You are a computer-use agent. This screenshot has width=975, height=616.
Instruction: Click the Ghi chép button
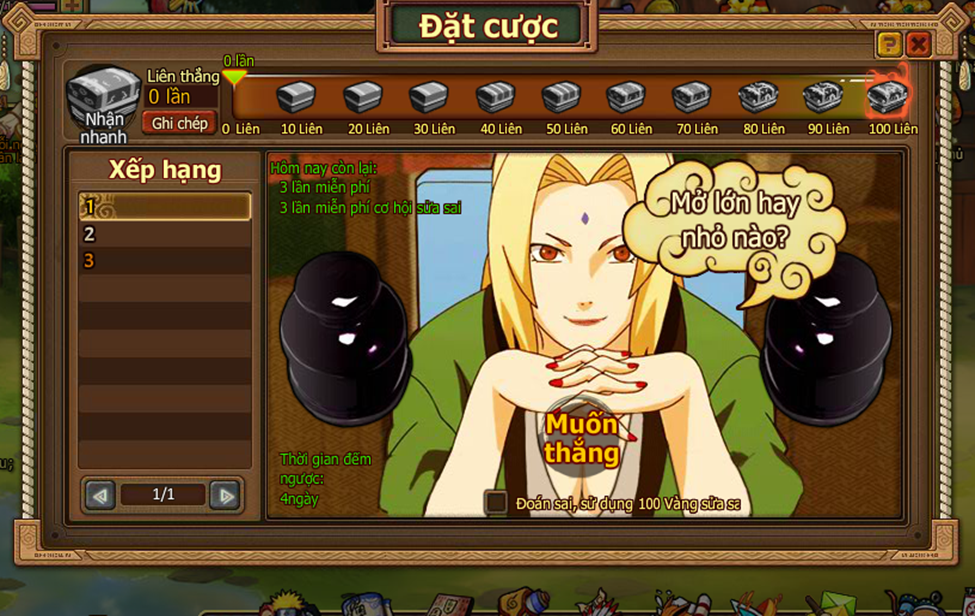pos(179,123)
